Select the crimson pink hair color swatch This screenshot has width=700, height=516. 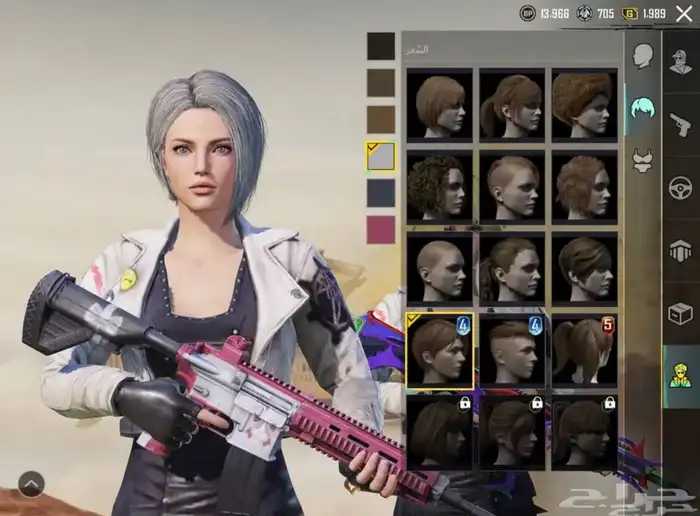pyautogui.click(x=381, y=229)
